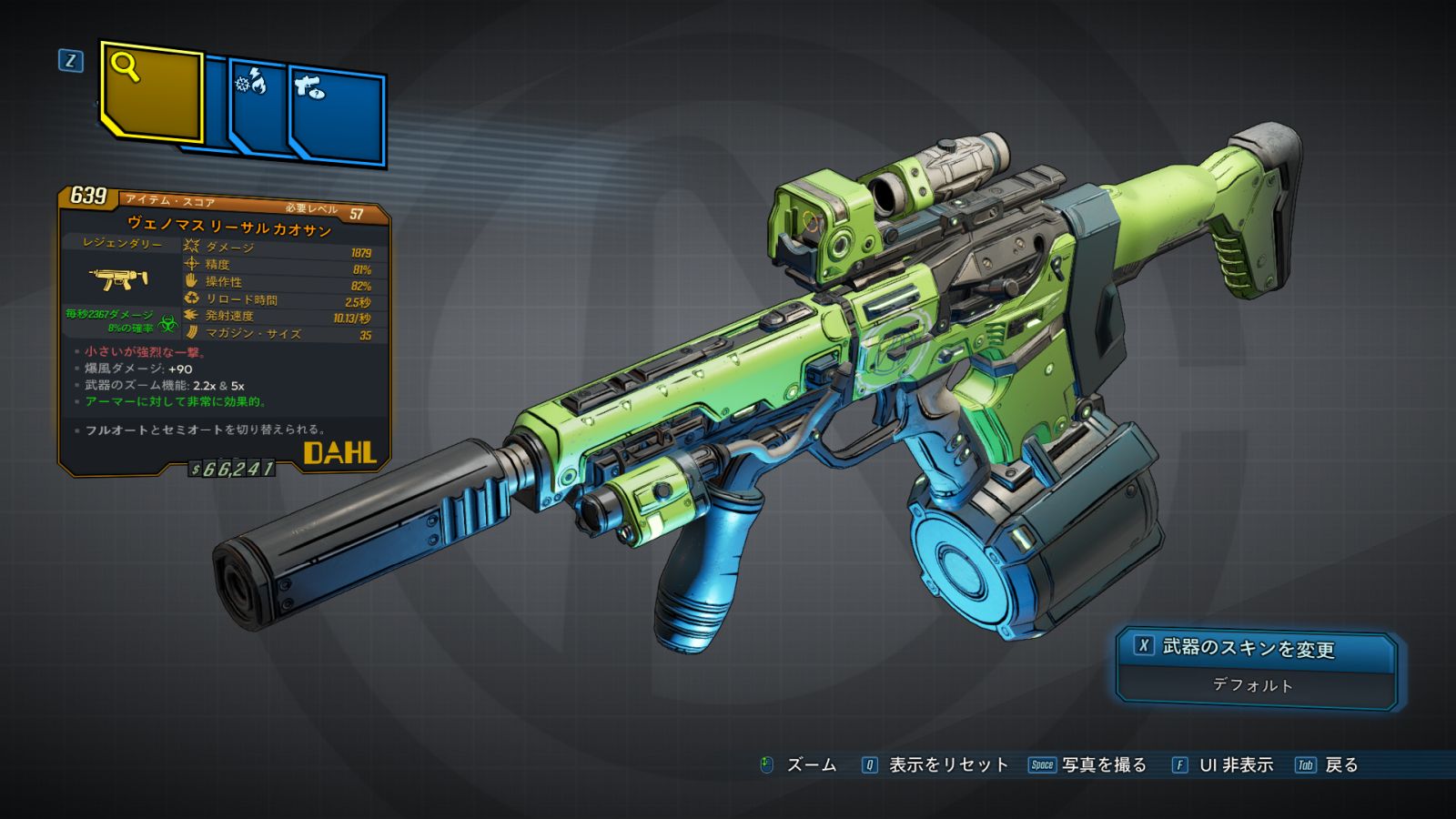Go back using the 戻る option
The height and width of the screenshot is (819, 1456).
click(x=1340, y=765)
